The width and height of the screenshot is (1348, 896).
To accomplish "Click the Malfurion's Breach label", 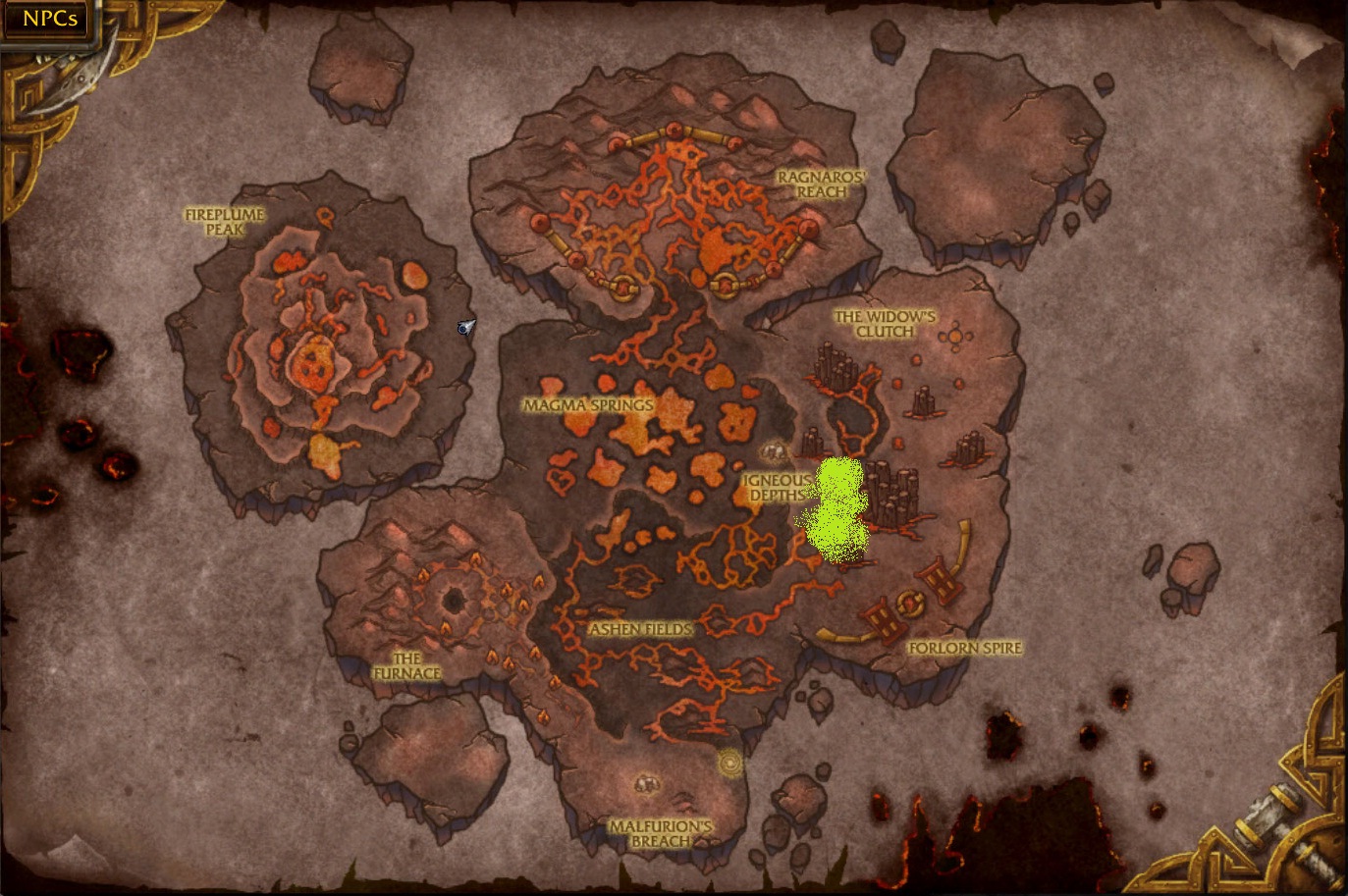I will click(659, 833).
